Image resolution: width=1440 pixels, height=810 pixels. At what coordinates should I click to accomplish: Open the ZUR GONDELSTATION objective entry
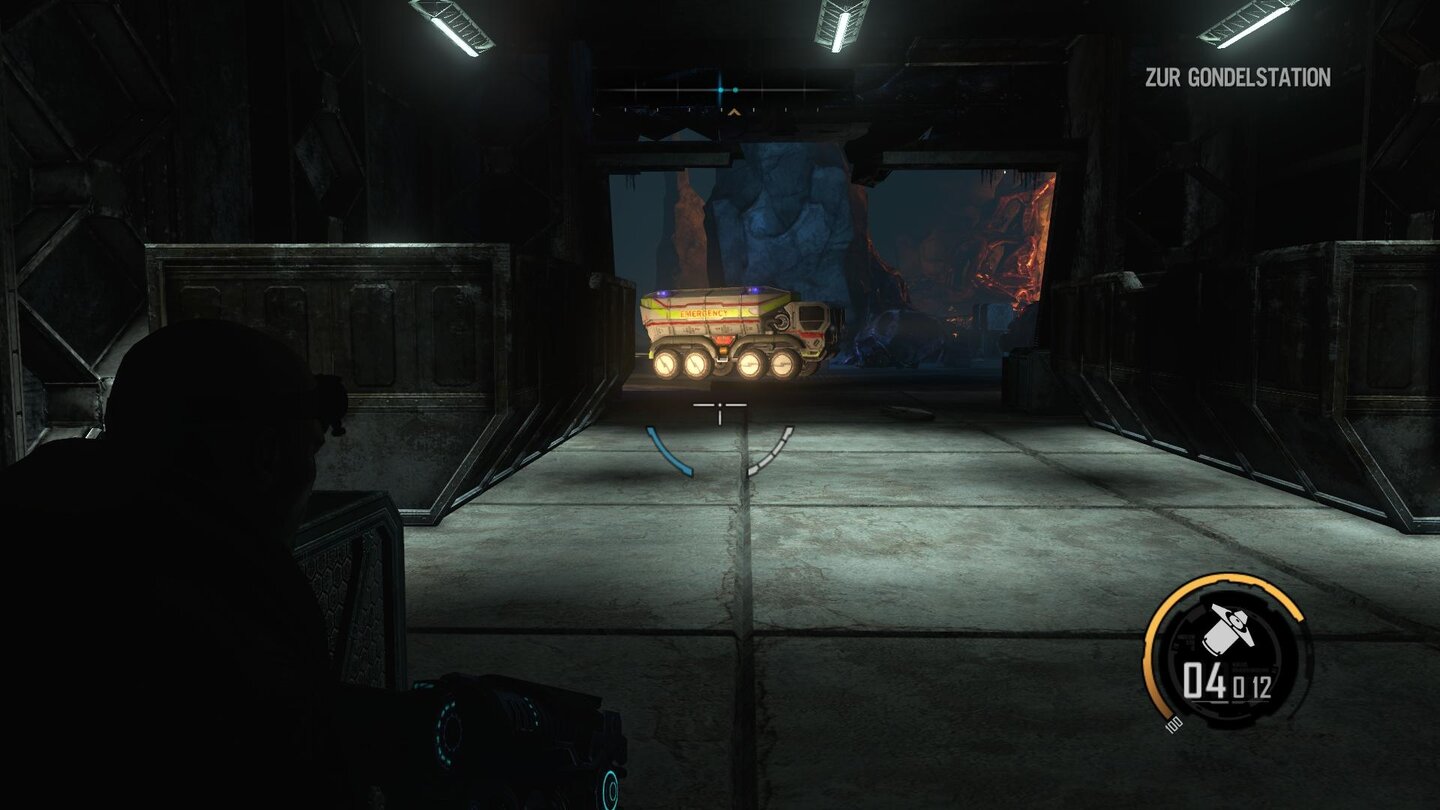(x=1236, y=74)
